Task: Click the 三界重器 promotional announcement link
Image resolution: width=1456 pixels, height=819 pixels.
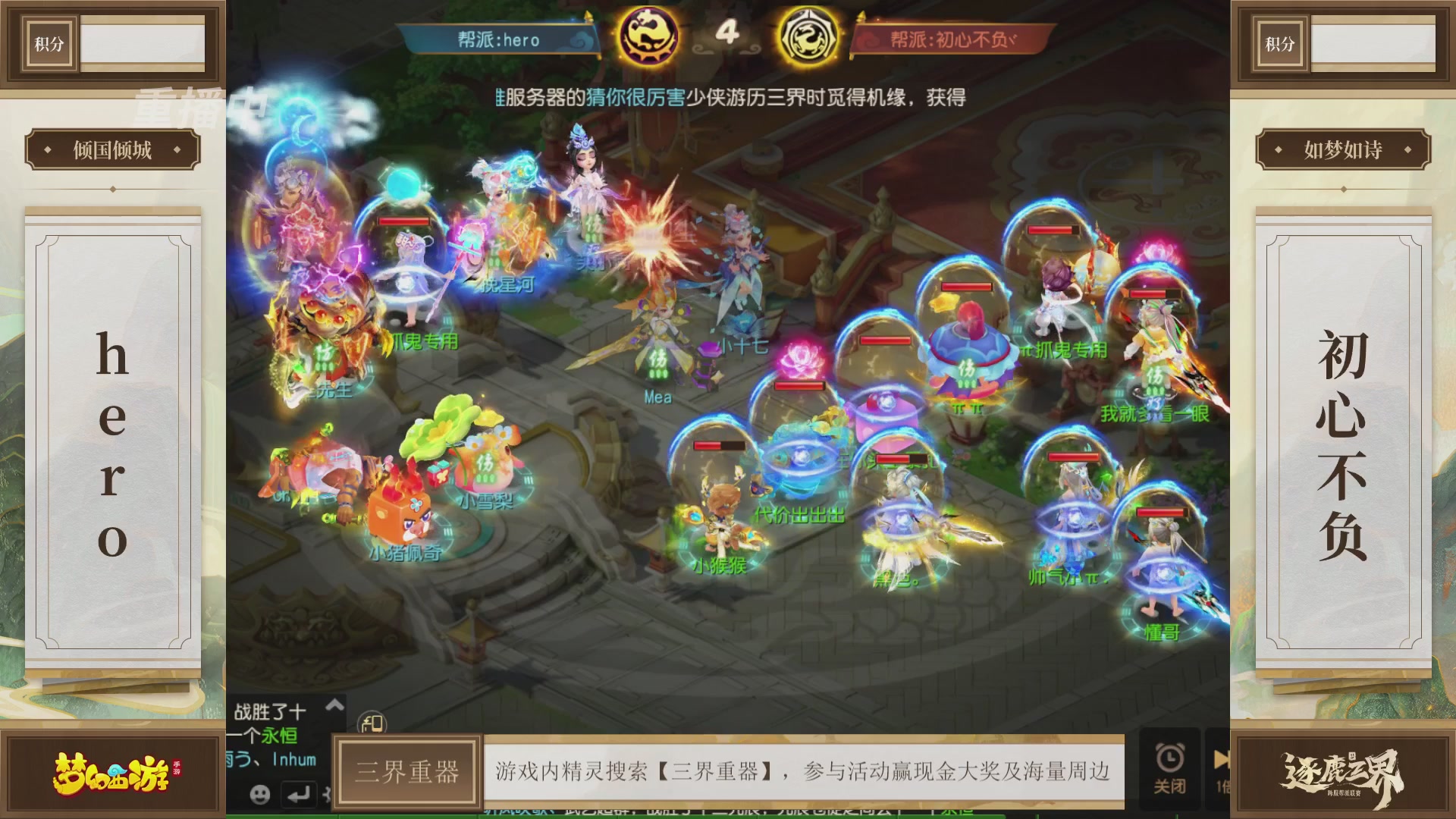Action: [x=804, y=769]
